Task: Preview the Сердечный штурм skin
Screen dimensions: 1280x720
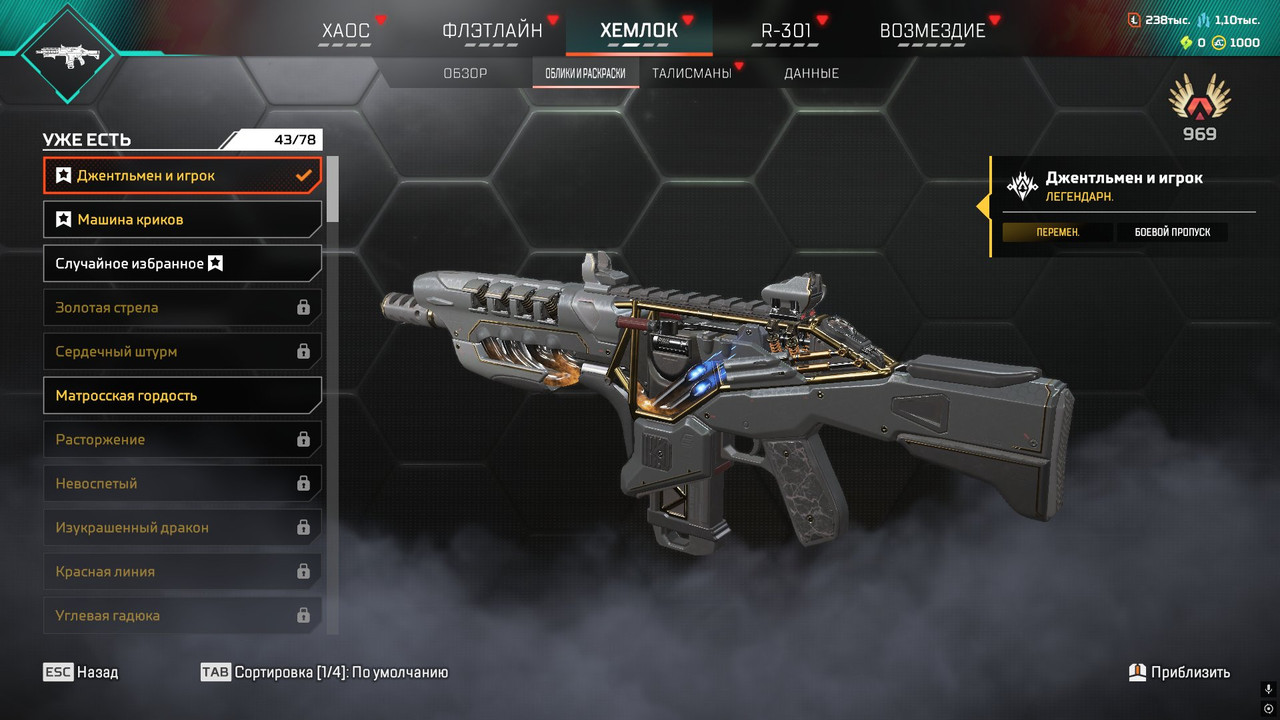Action: tap(182, 352)
